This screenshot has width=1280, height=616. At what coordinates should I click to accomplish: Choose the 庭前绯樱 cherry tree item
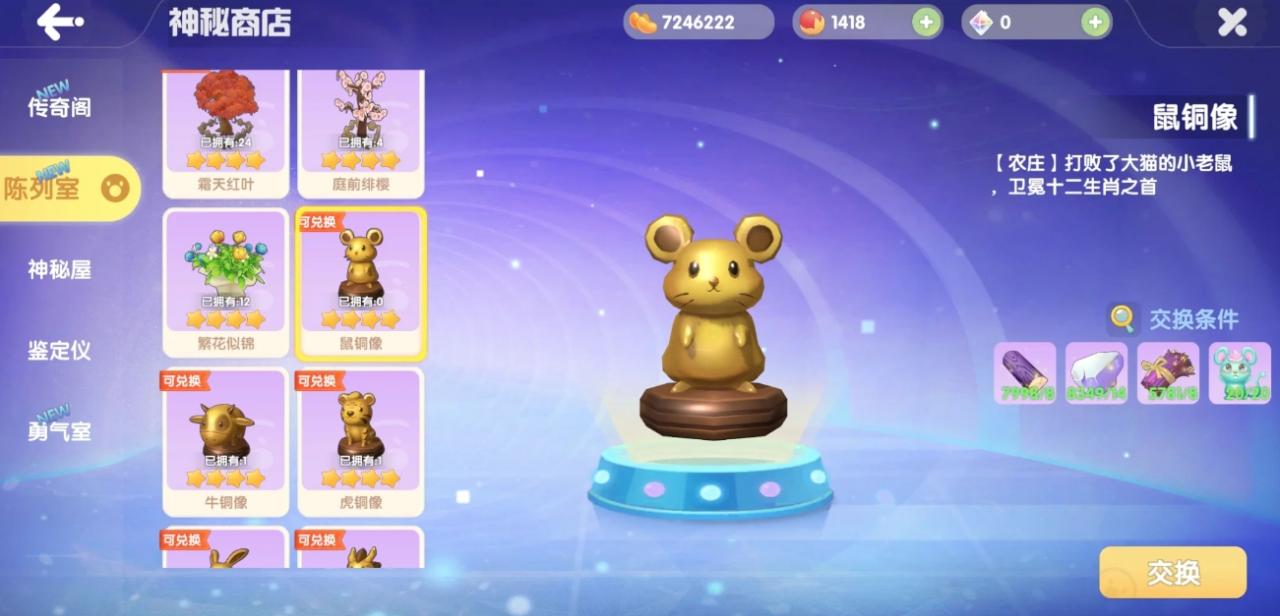(361, 132)
